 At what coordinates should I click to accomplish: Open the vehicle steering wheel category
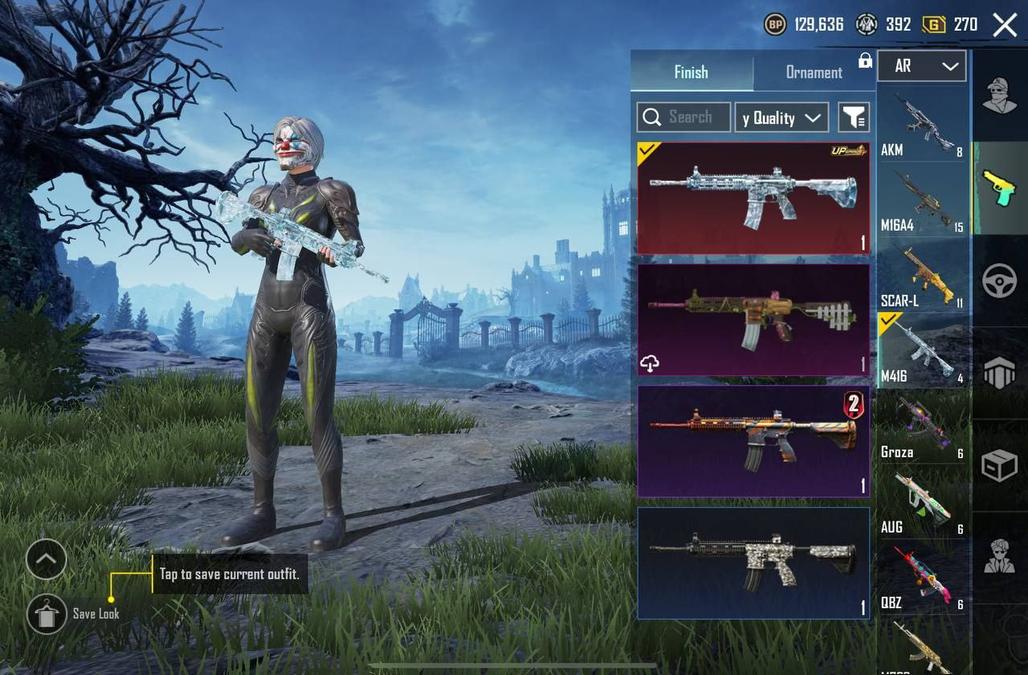pyautogui.click(x=999, y=282)
